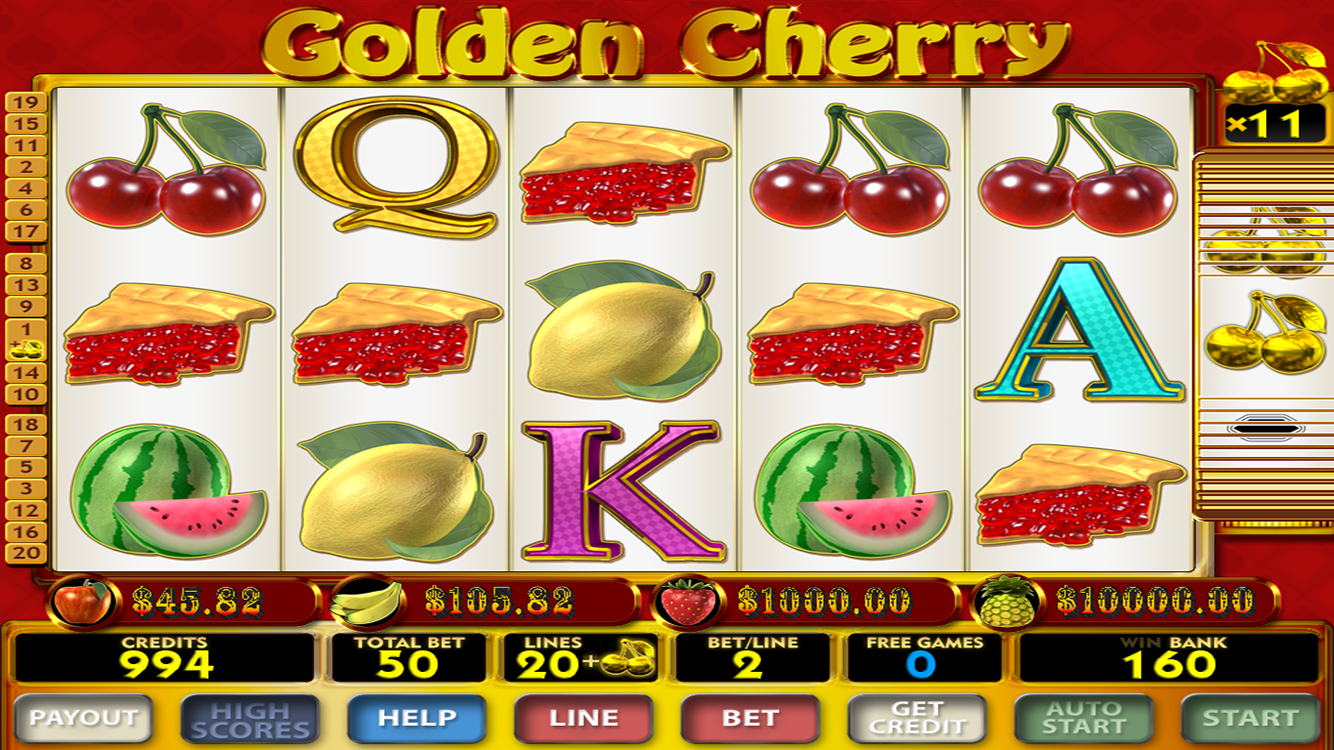This screenshot has height=750, width=1334.
Task: Click the apple jackpot icon
Action: coord(84,599)
